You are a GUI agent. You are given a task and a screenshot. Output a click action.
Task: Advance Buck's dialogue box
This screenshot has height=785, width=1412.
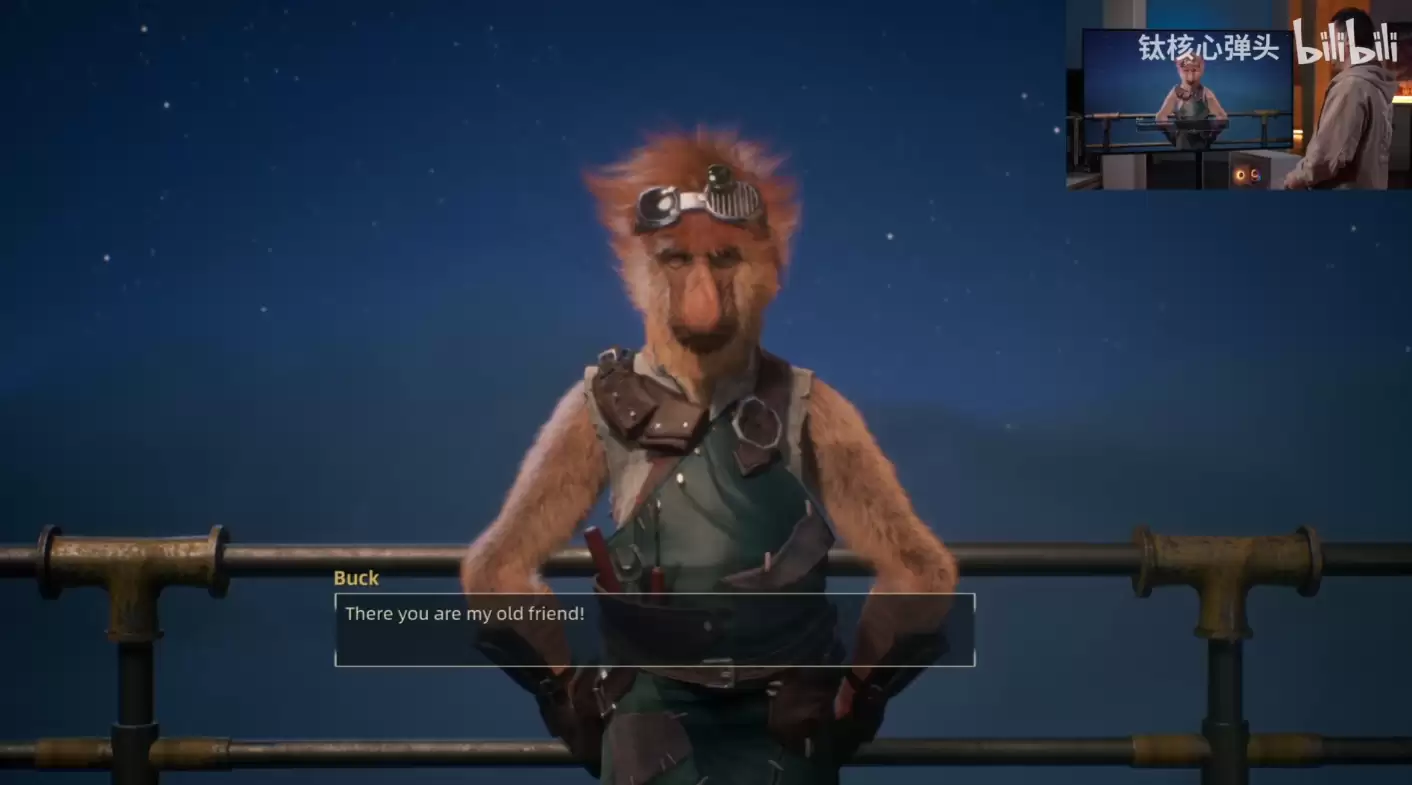point(654,630)
